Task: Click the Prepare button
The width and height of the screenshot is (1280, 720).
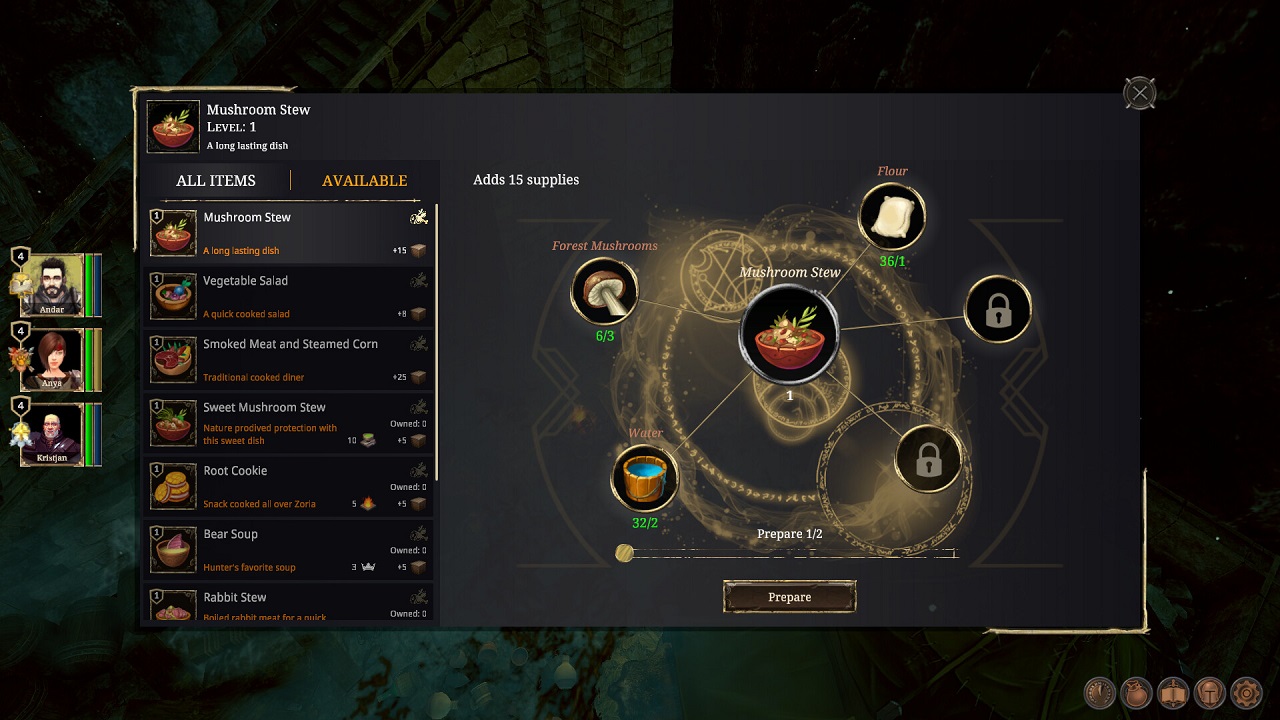Action: point(789,597)
